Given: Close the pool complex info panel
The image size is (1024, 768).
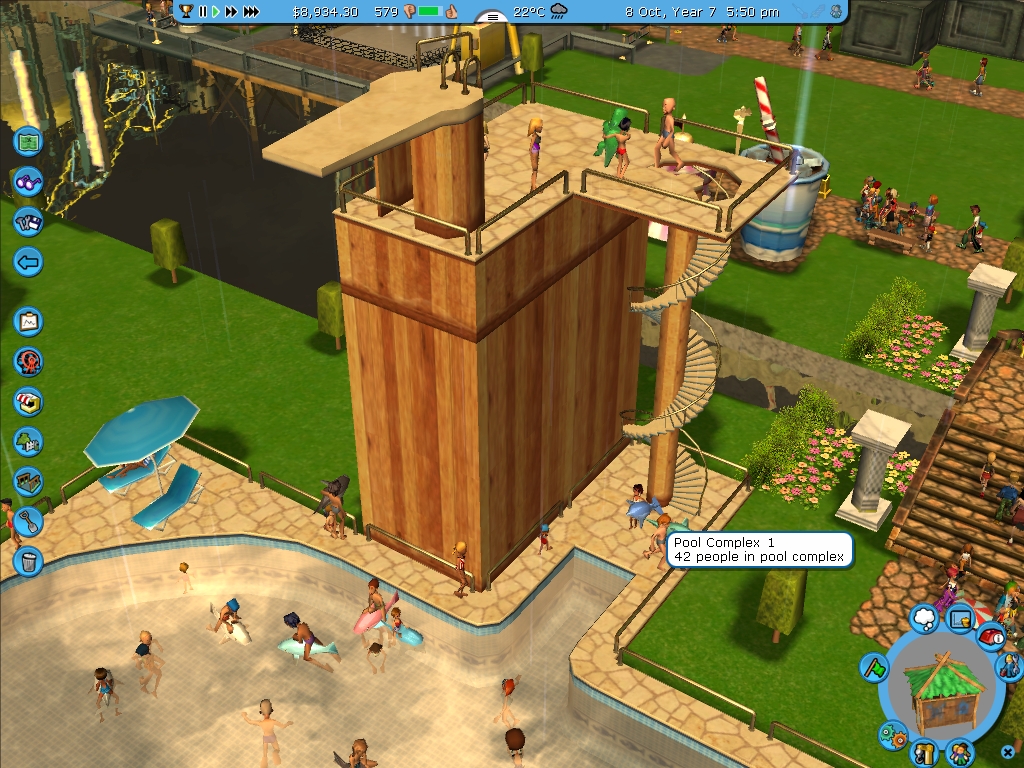Looking at the screenshot, I should 1008,751.
